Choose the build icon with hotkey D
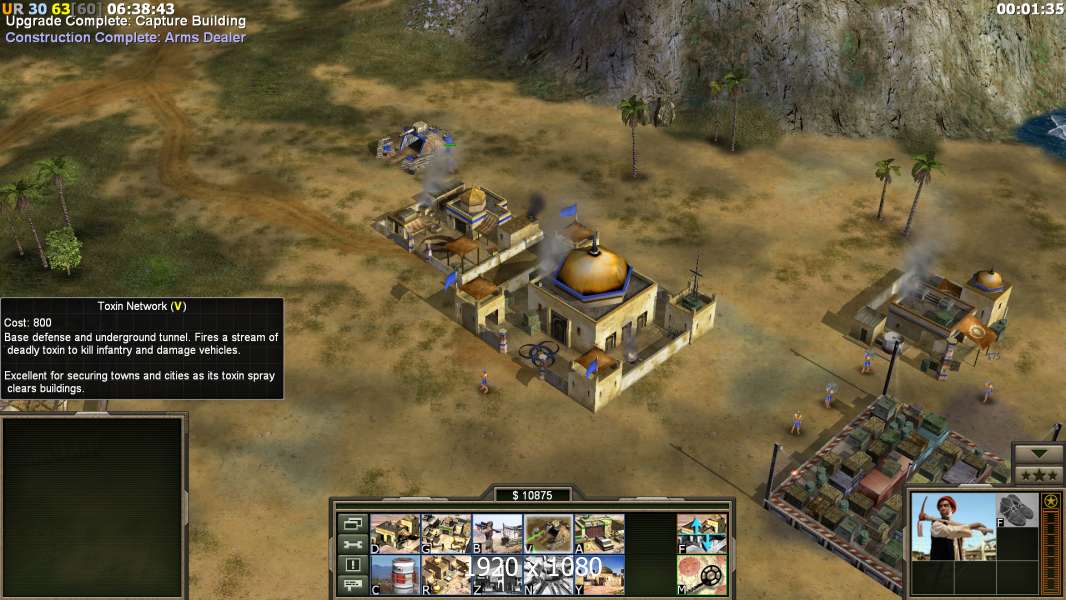1066x600 pixels. (x=395, y=533)
